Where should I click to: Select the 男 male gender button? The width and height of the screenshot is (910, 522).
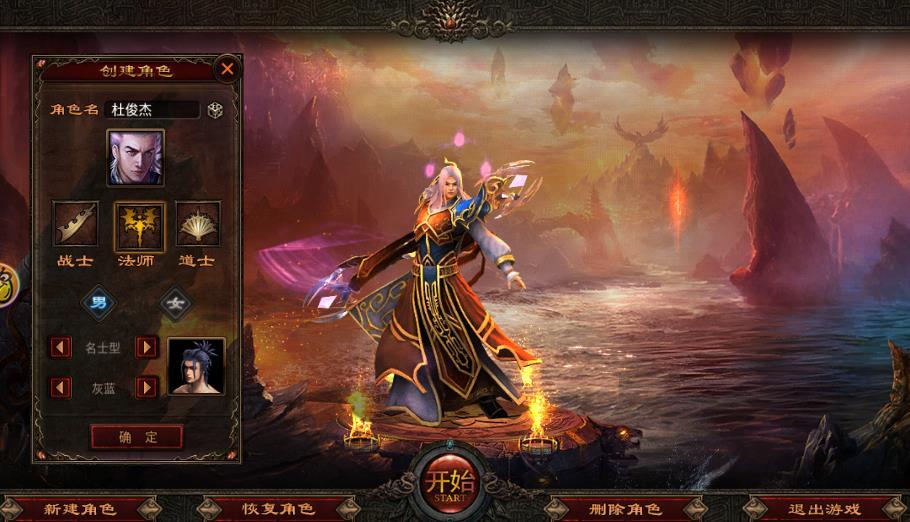[x=98, y=301]
